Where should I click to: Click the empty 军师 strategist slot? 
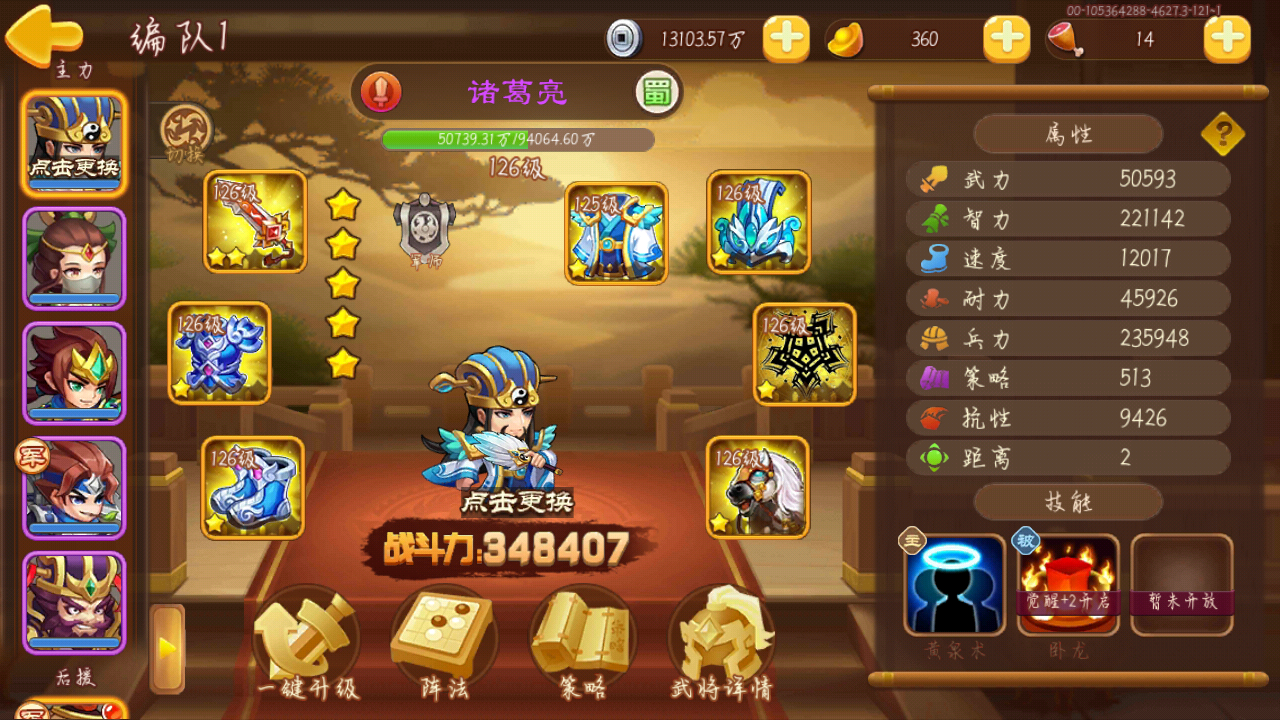(424, 228)
